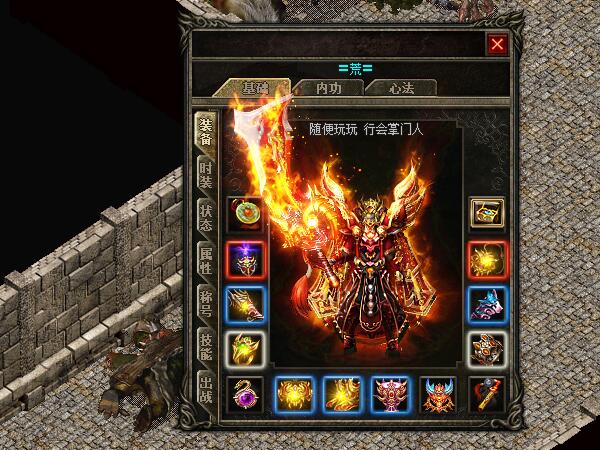Show the 装备 side tab
The image size is (600, 450).
(205, 130)
